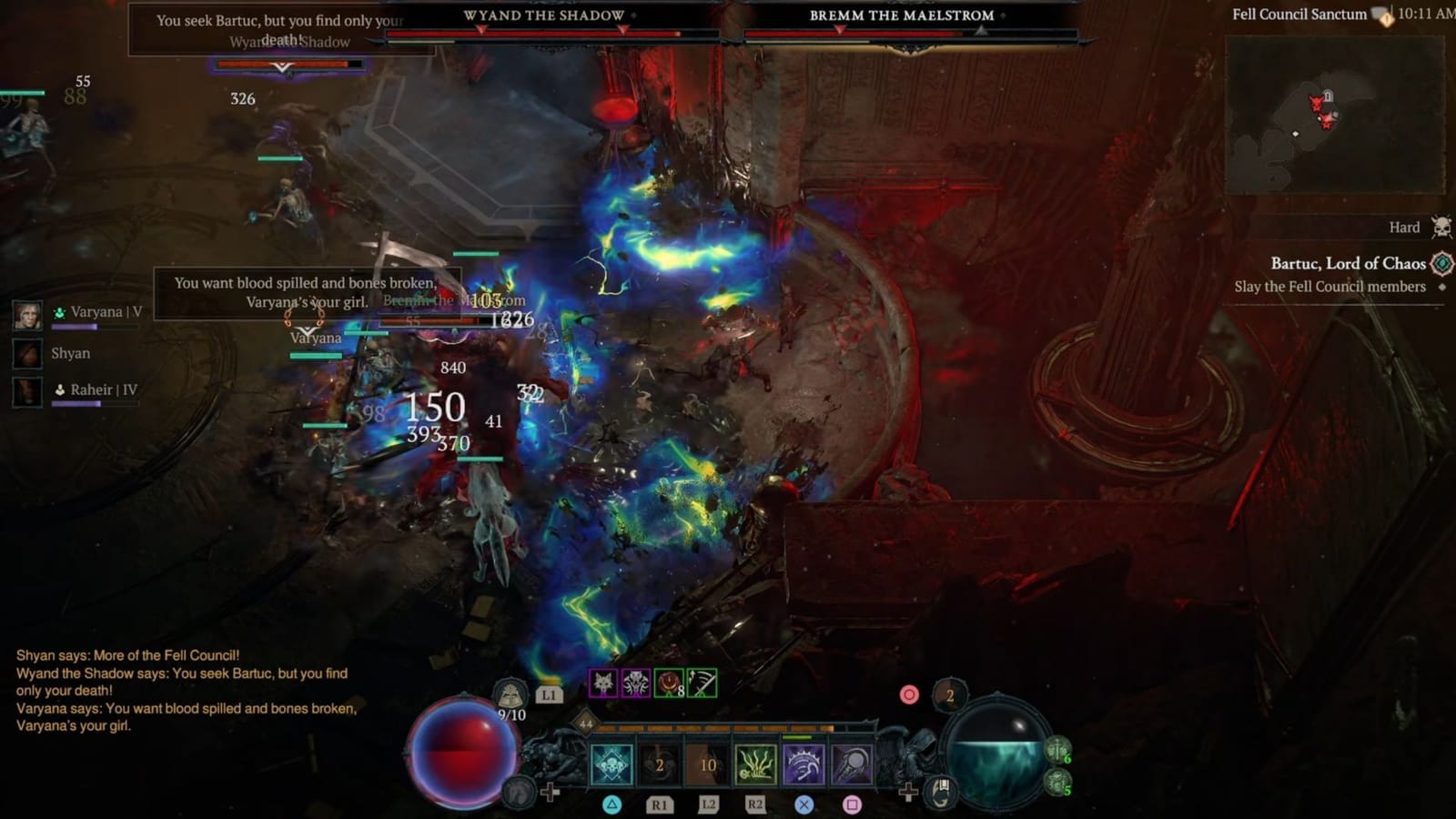
Task: Click the red circle consumable indicator
Action: point(910,695)
